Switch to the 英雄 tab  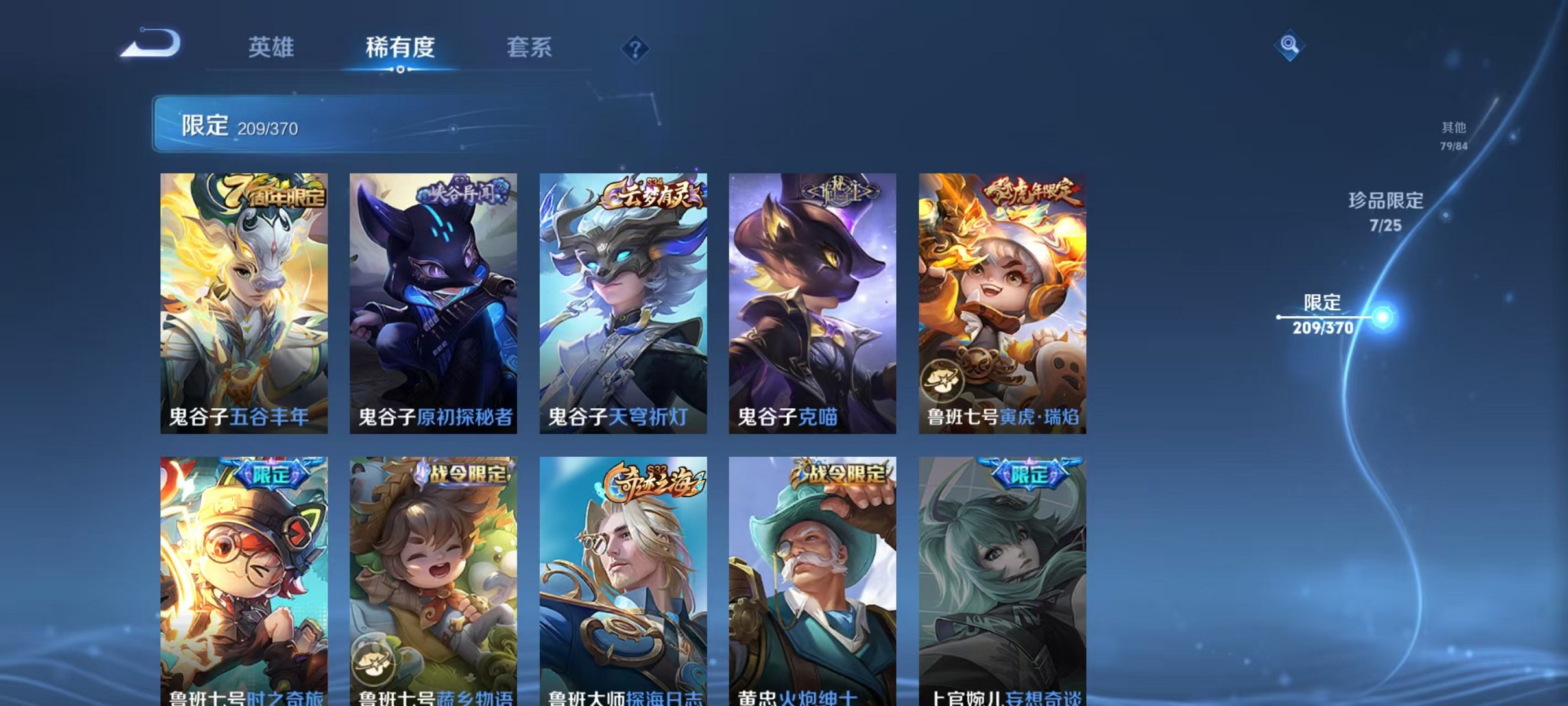pos(271,47)
